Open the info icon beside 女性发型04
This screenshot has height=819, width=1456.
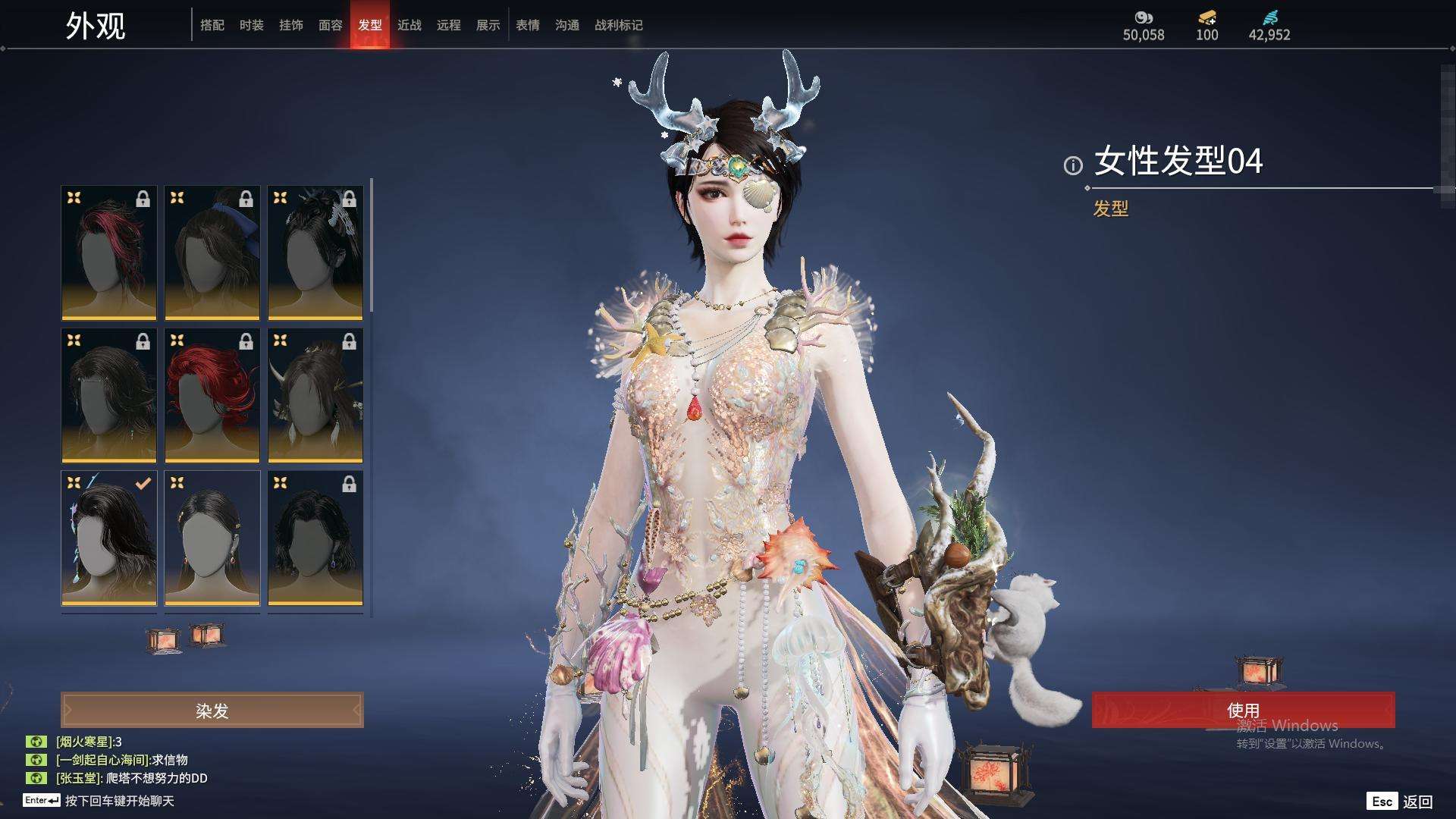coord(1073,165)
